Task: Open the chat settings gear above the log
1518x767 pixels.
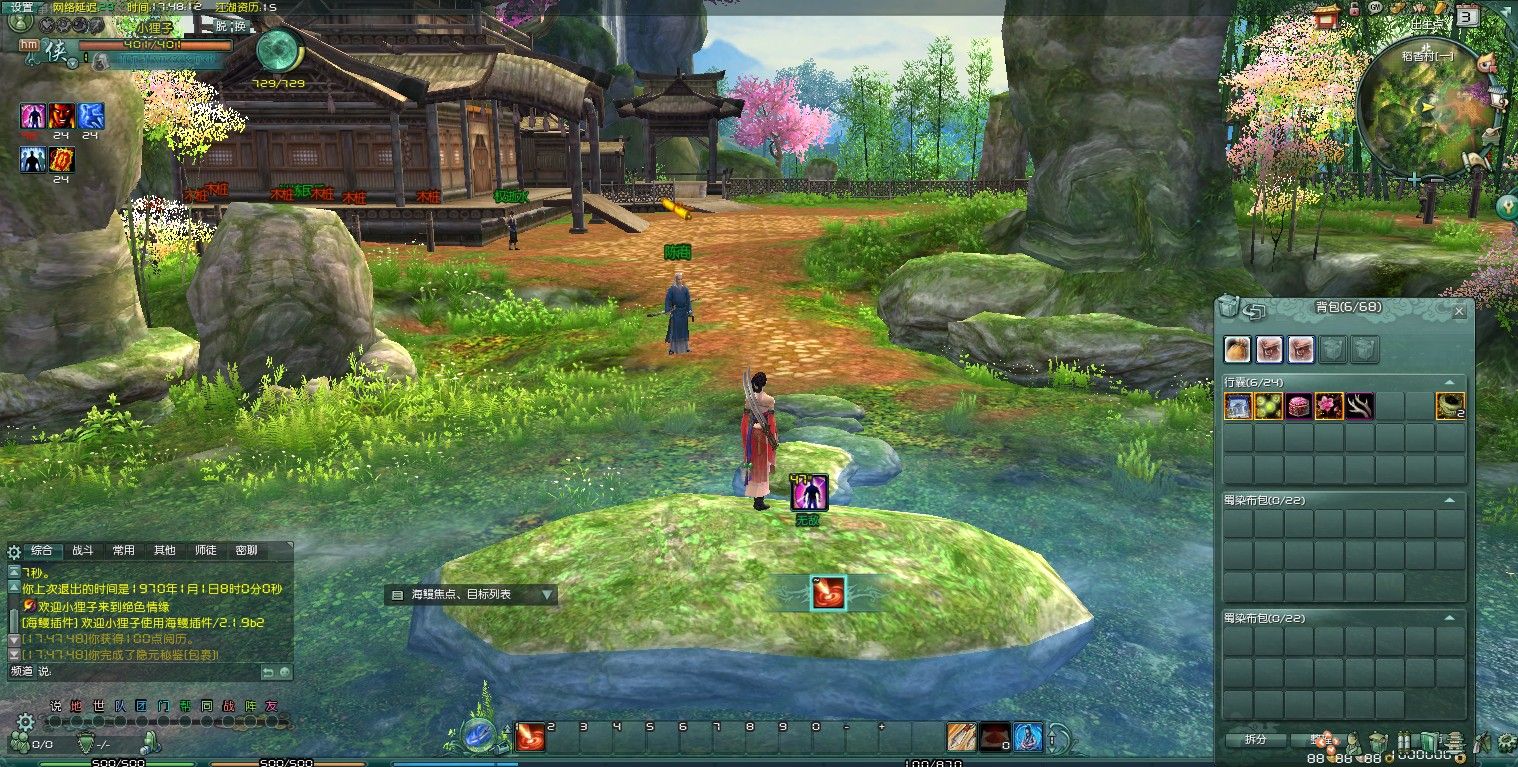Action: click(14, 551)
